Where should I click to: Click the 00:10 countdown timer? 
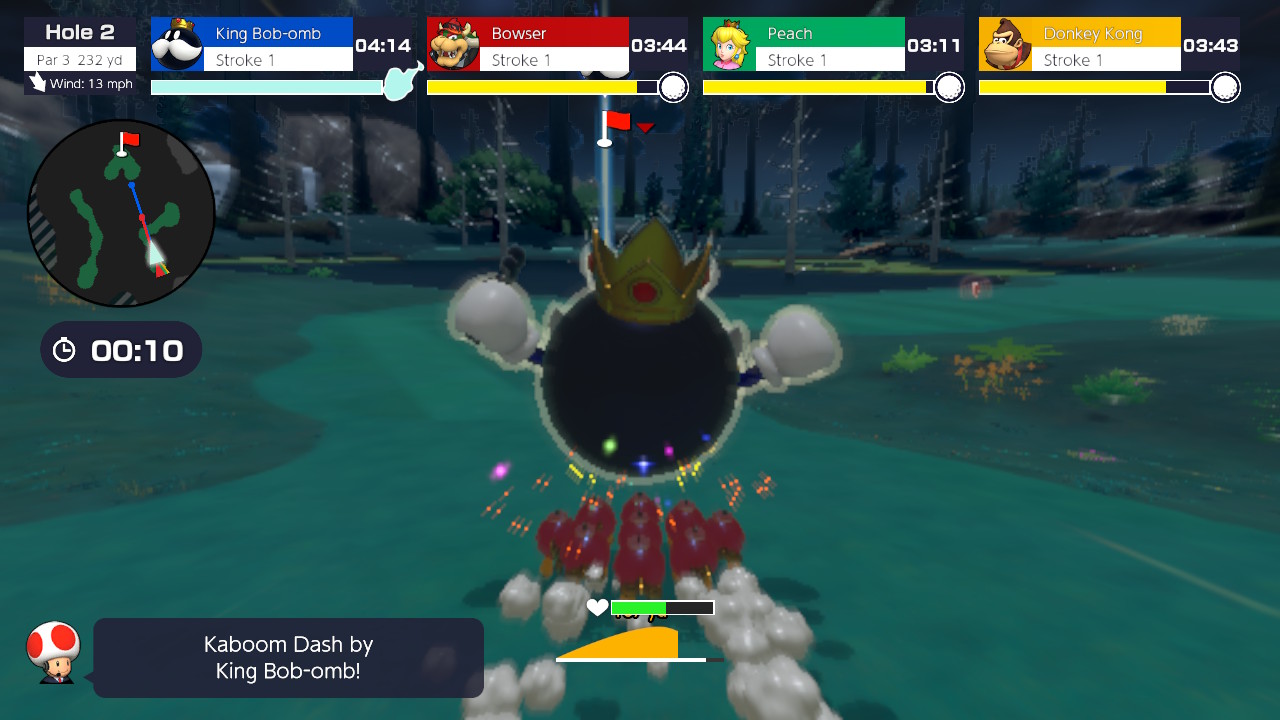click(137, 350)
